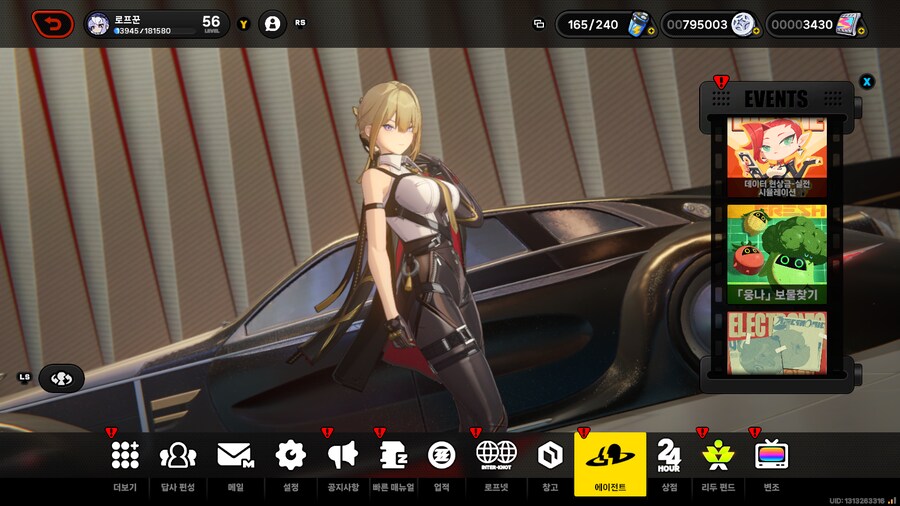Open the player profile card (로프꾼)

click(157, 24)
